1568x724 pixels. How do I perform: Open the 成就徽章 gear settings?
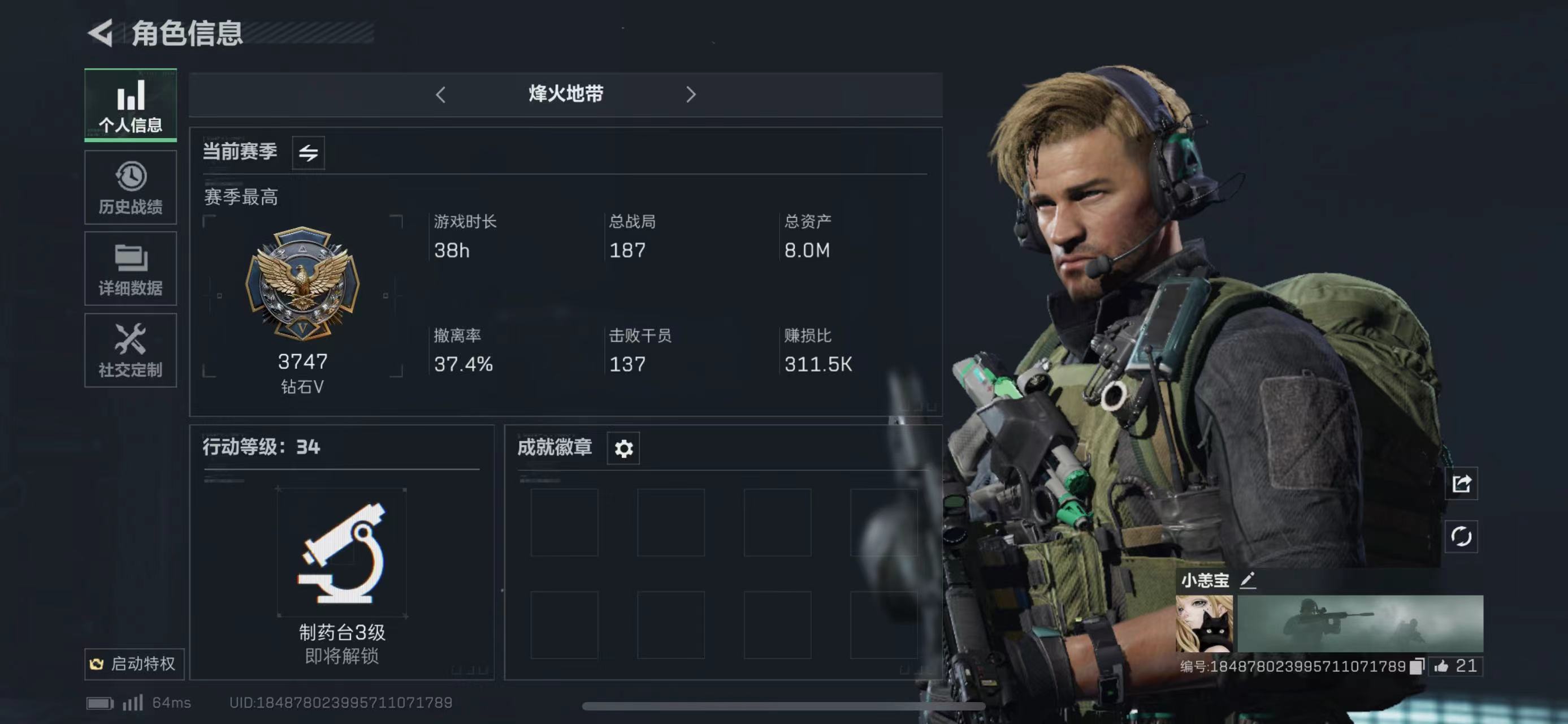[623, 449]
